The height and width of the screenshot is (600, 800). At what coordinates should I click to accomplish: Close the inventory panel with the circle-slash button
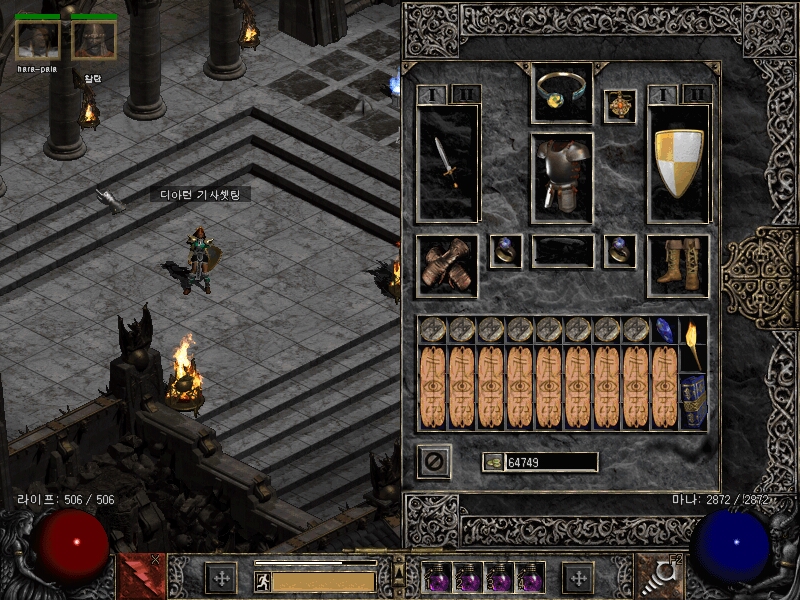(x=434, y=462)
